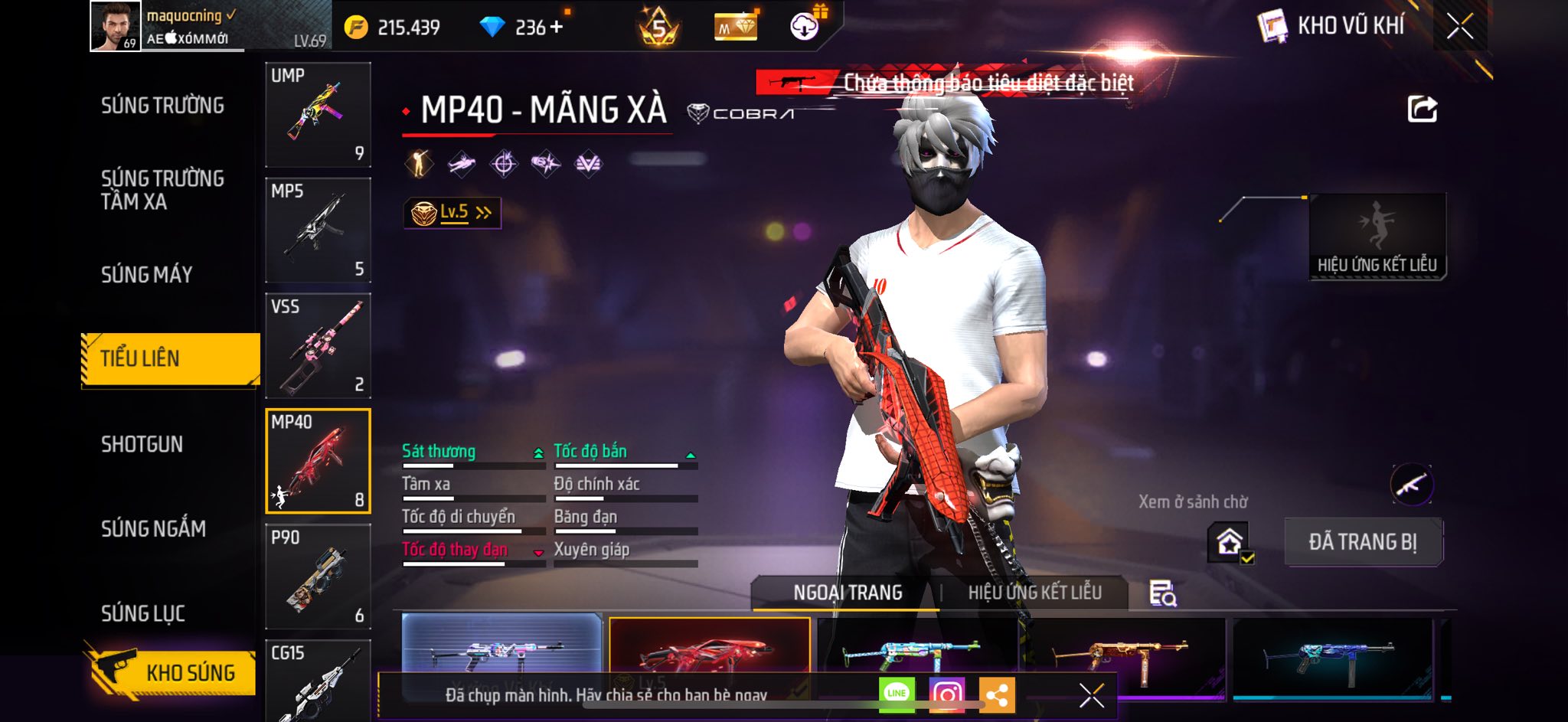Select the SÚNG TRƯỜNG category
The width and height of the screenshot is (1568, 722).
coord(162,106)
